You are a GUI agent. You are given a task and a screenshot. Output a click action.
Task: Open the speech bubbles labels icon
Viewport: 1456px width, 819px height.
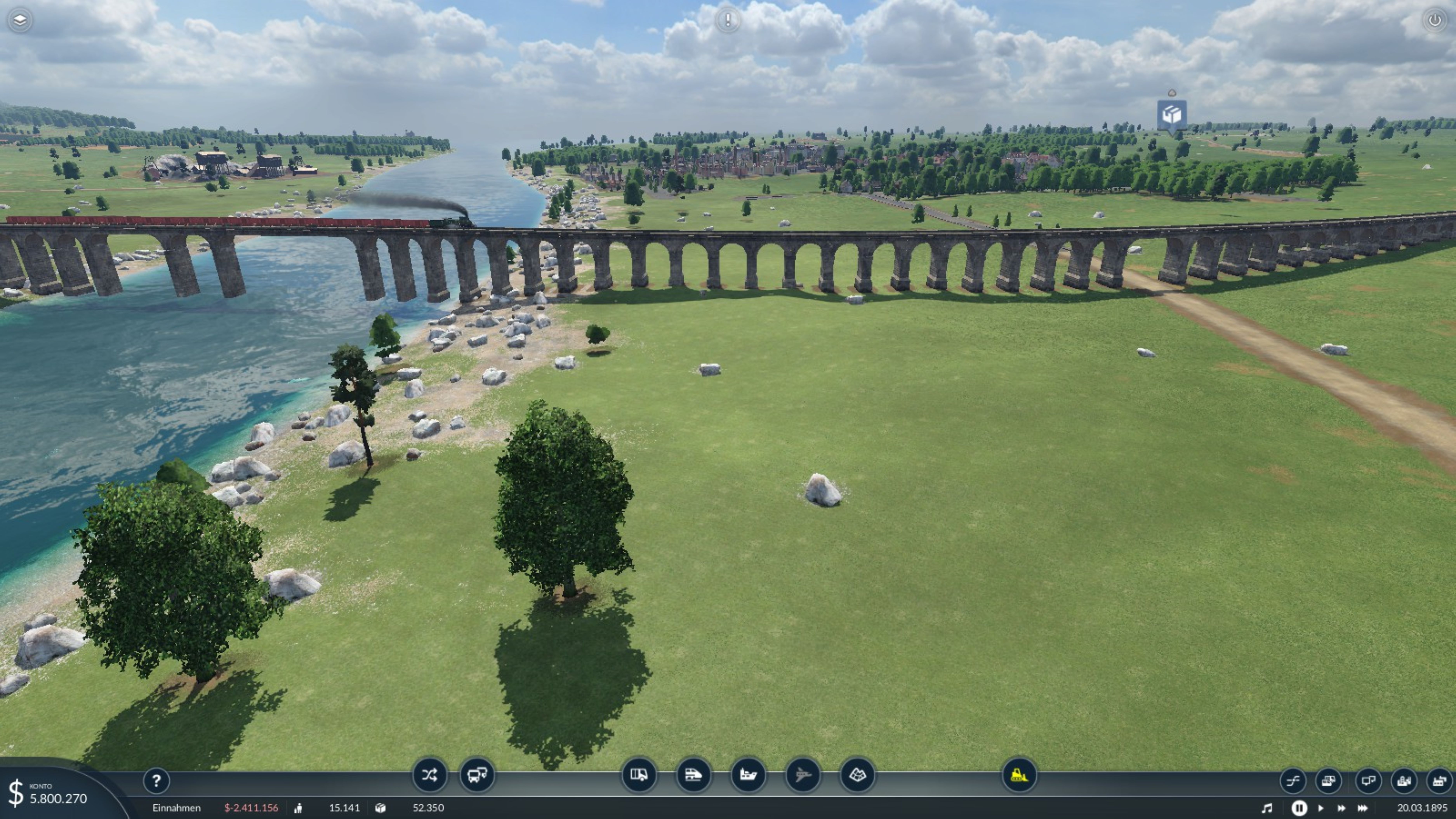[x=1368, y=781]
